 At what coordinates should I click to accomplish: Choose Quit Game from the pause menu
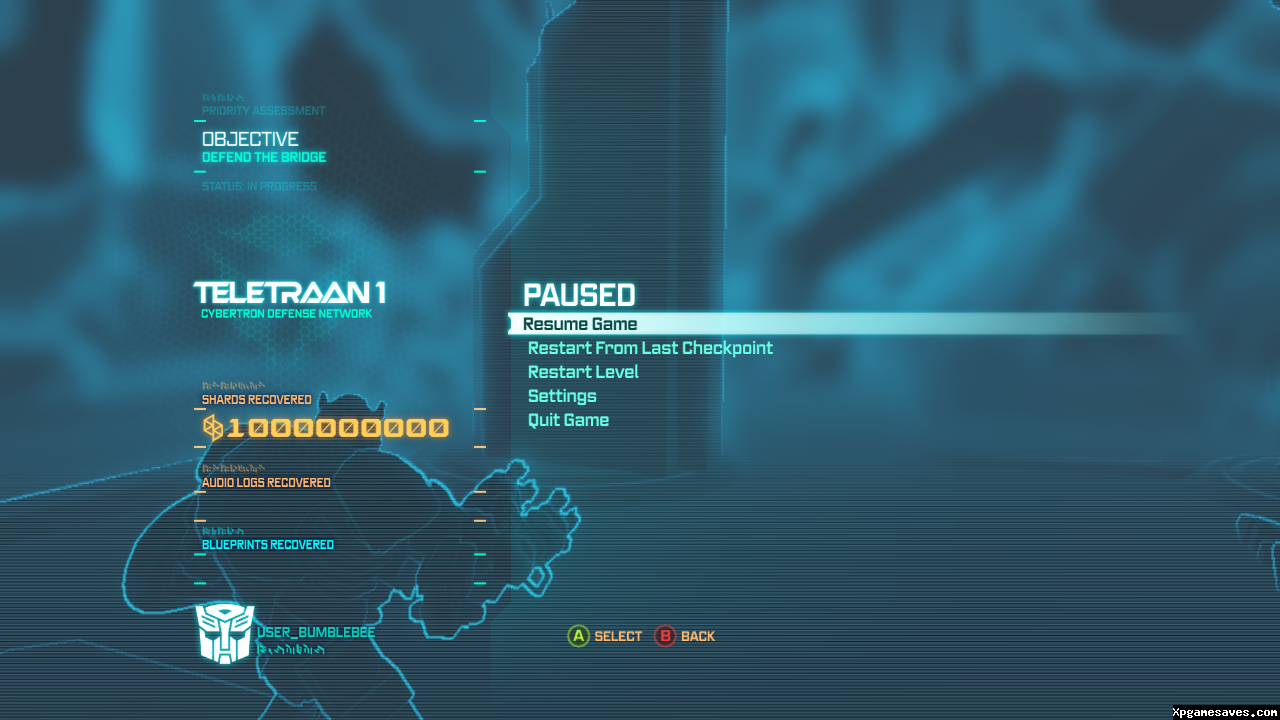coord(568,420)
